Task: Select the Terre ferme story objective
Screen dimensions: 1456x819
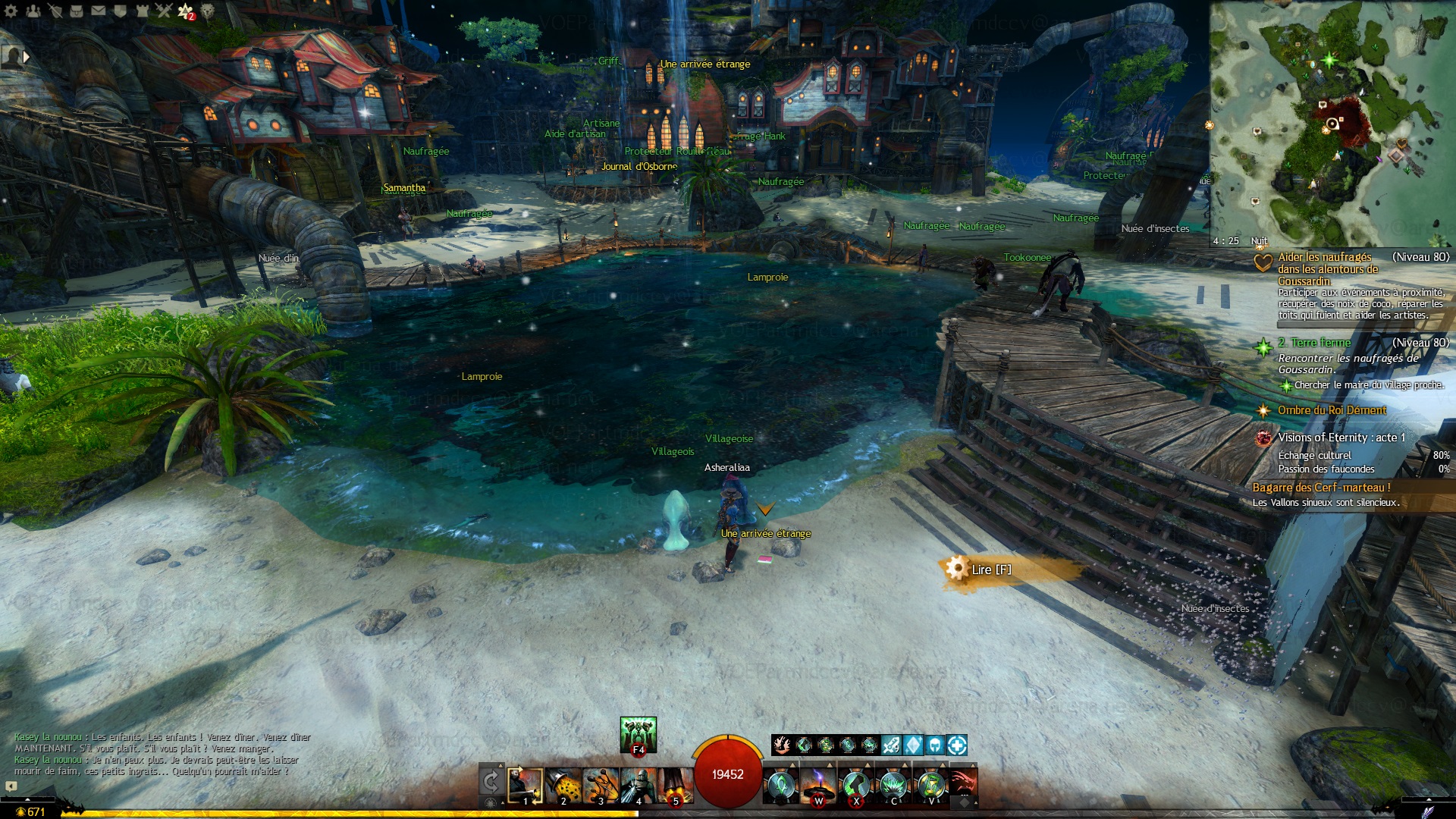Action: 1320,343
